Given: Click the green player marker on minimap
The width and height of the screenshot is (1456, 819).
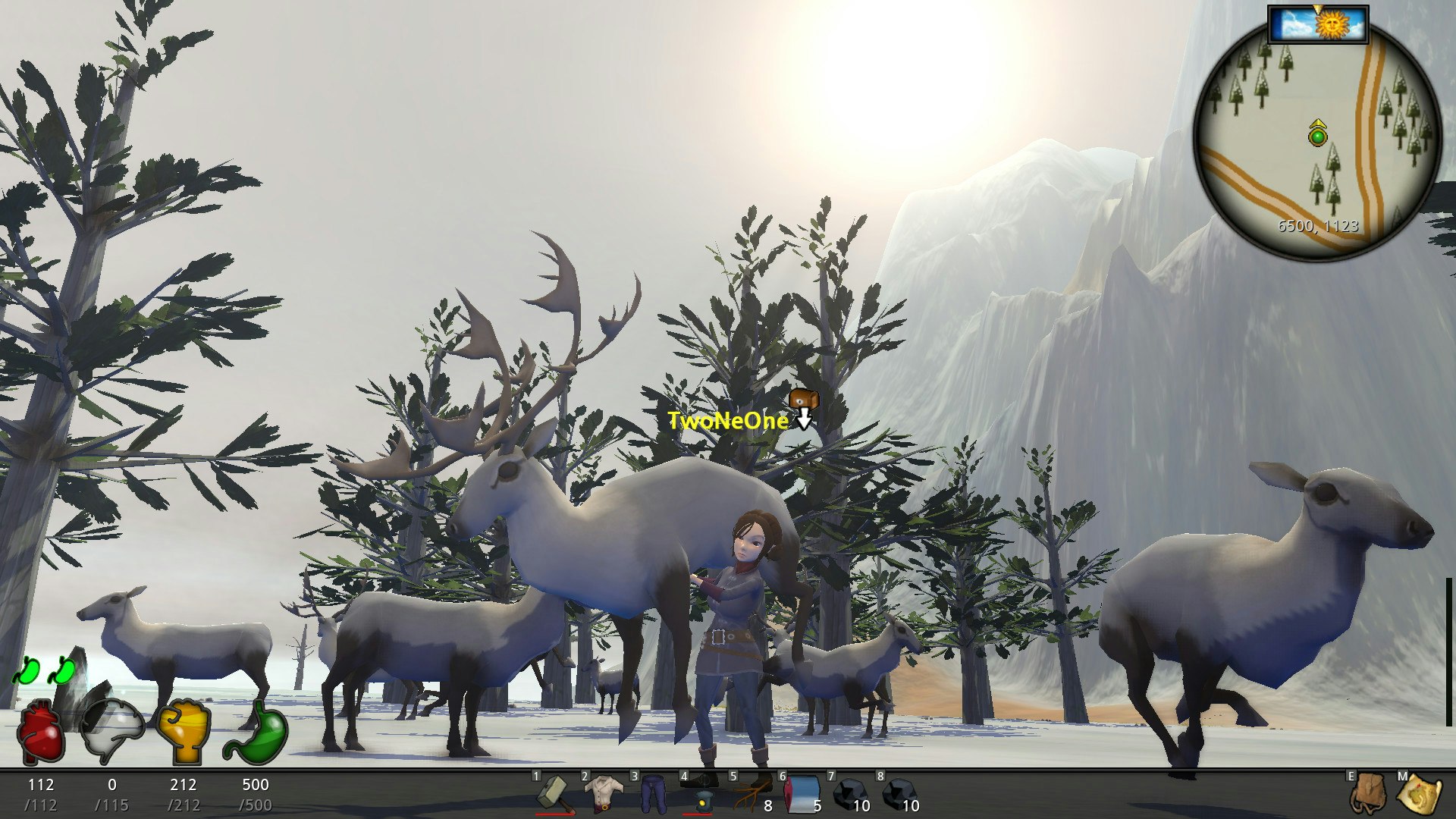Looking at the screenshot, I should click(1318, 136).
